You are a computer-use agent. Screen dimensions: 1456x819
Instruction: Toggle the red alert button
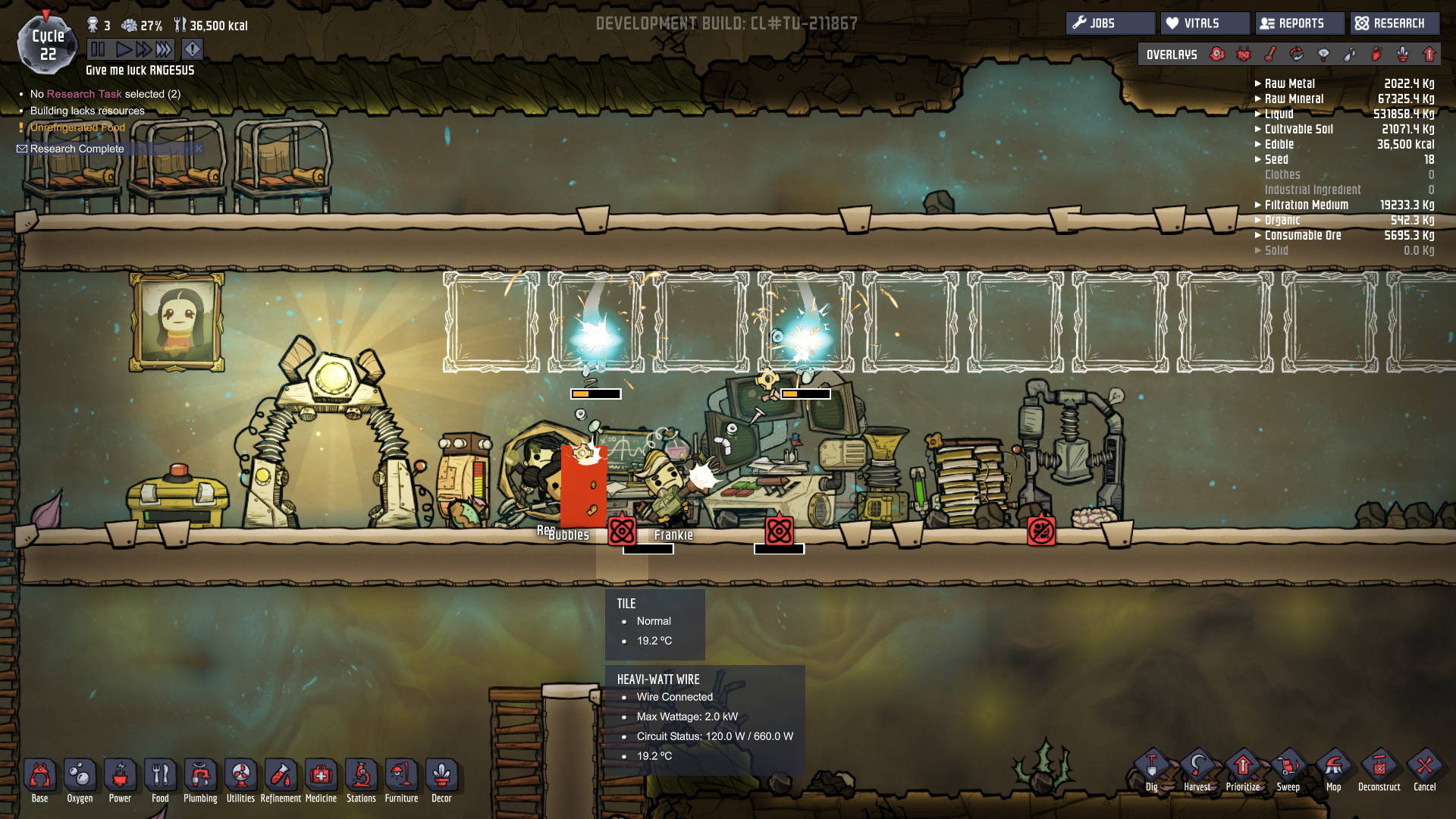[x=193, y=50]
